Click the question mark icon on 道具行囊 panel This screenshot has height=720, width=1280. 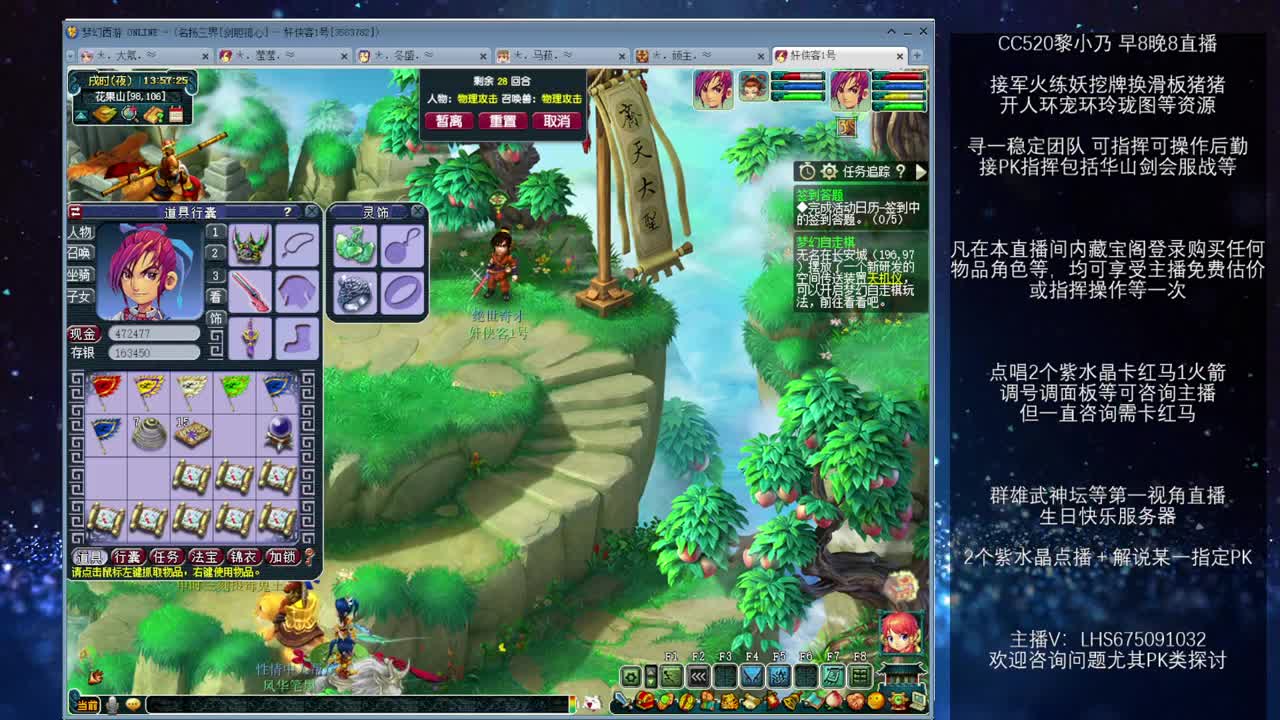pos(288,212)
